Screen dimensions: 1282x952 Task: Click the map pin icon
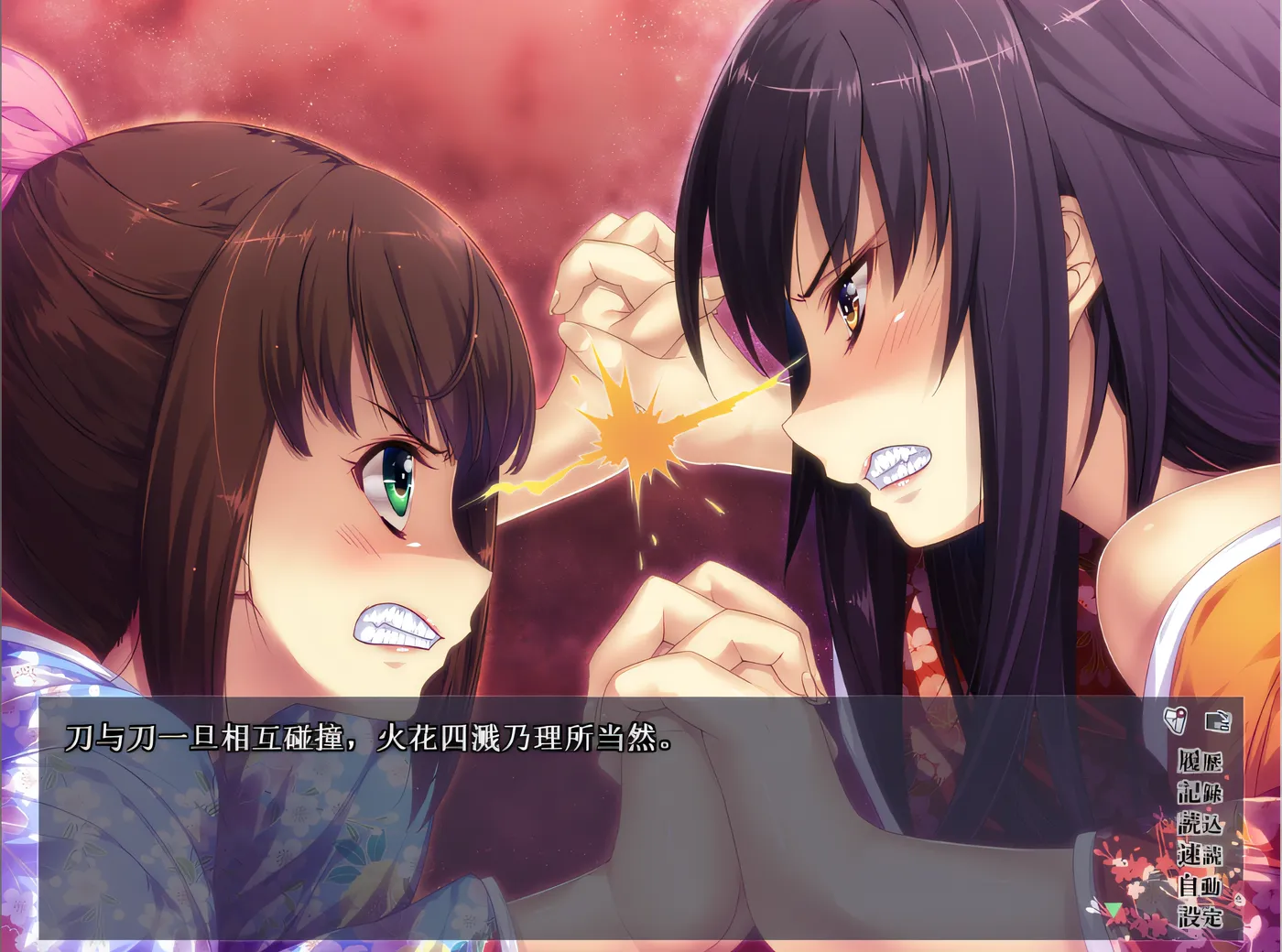[x=1176, y=720]
